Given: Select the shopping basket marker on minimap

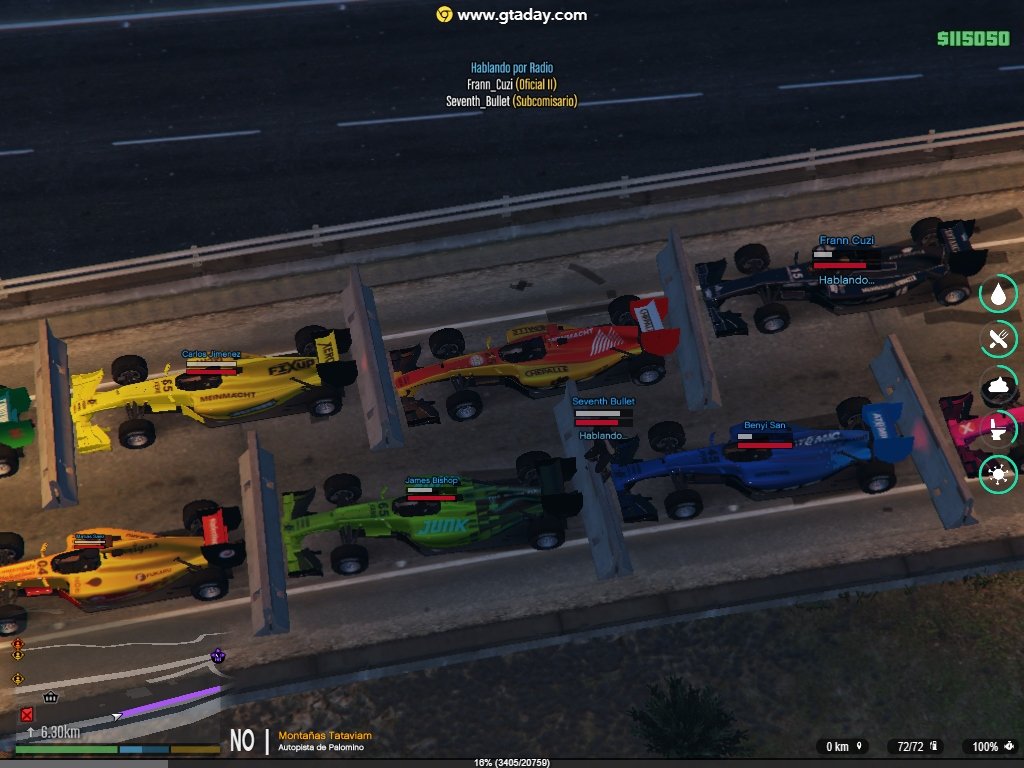Looking at the screenshot, I should click(51, 696).
